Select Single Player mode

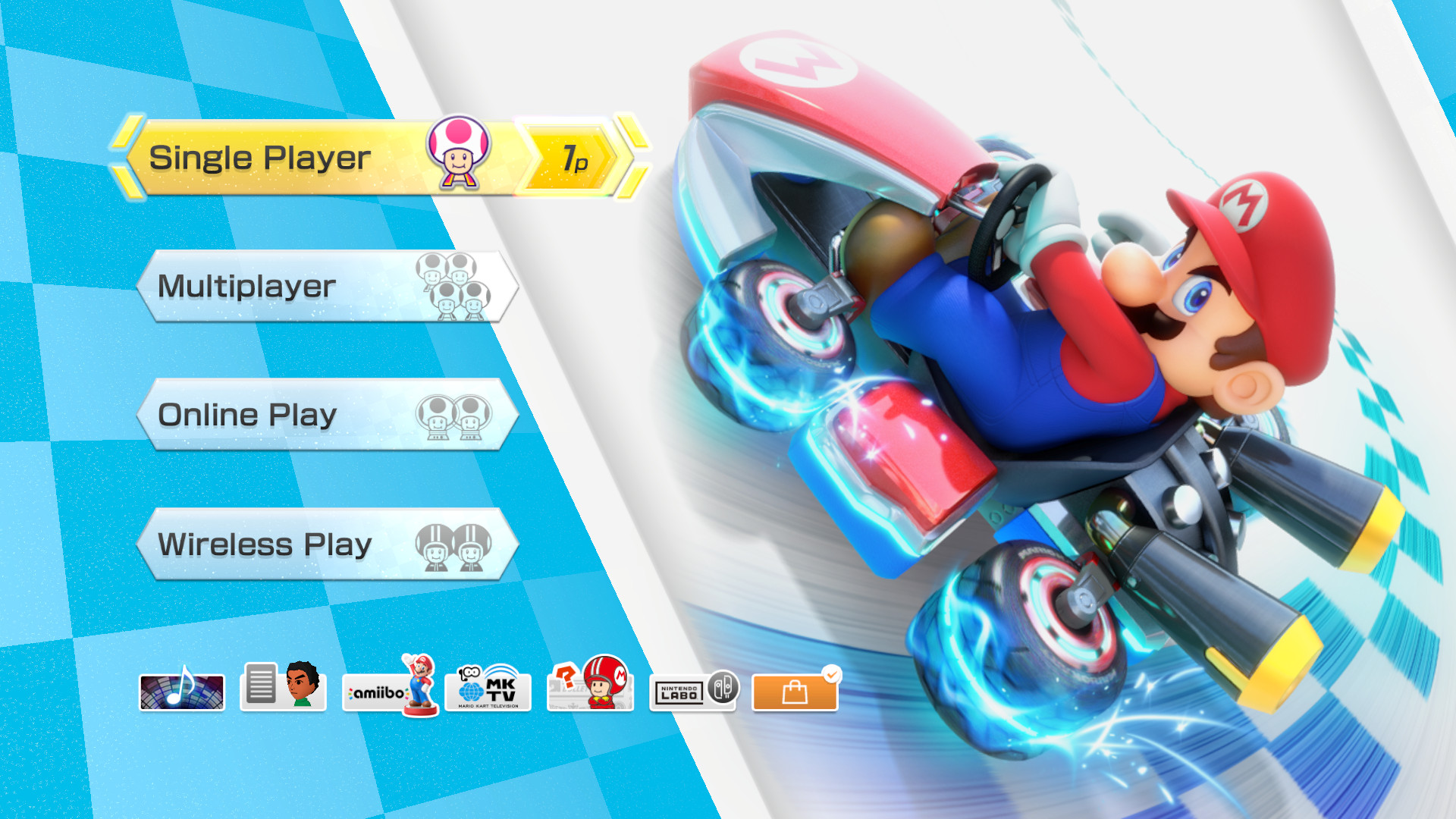(303, 159)
